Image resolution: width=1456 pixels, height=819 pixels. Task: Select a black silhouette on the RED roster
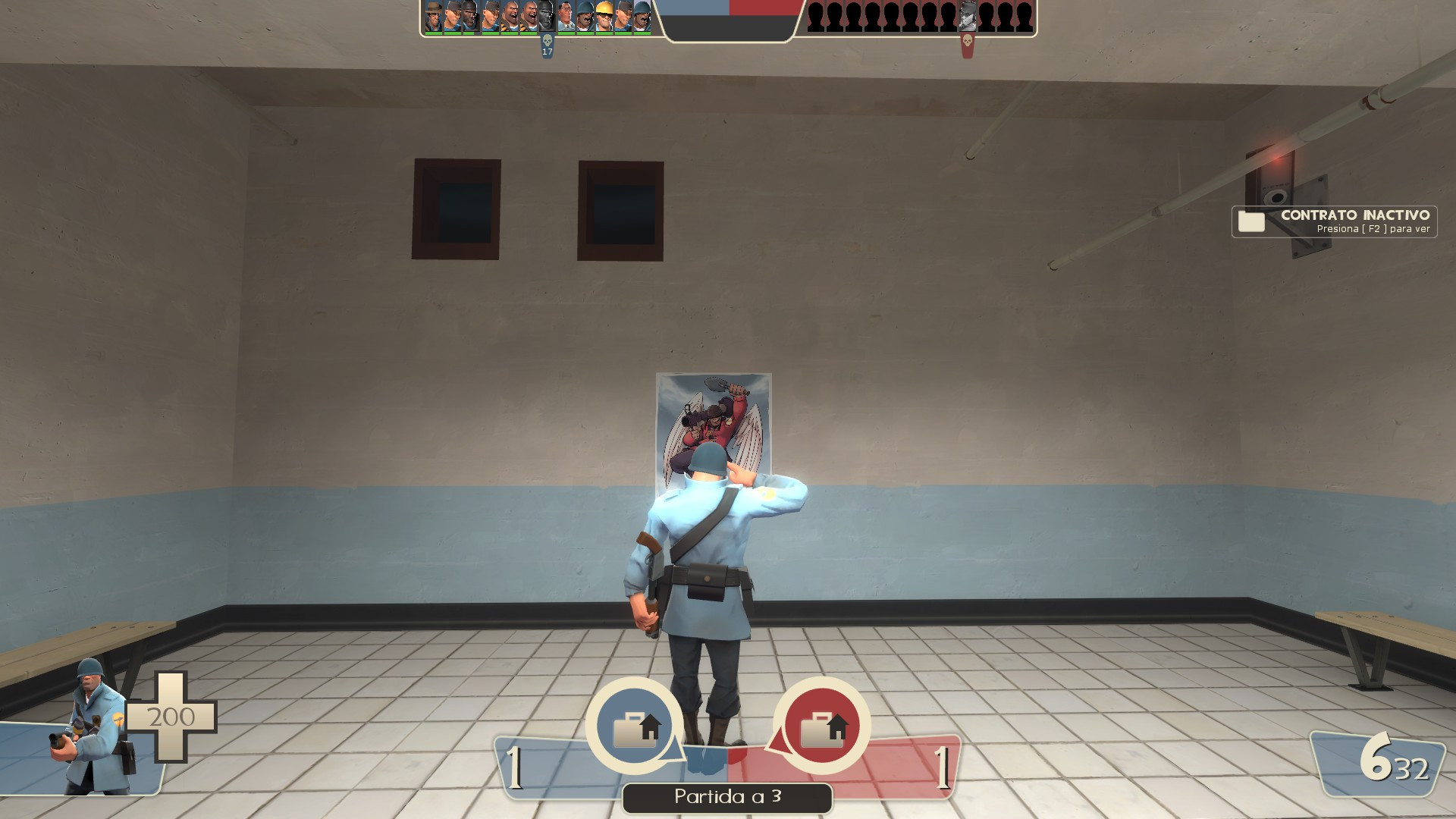(834, 17)
